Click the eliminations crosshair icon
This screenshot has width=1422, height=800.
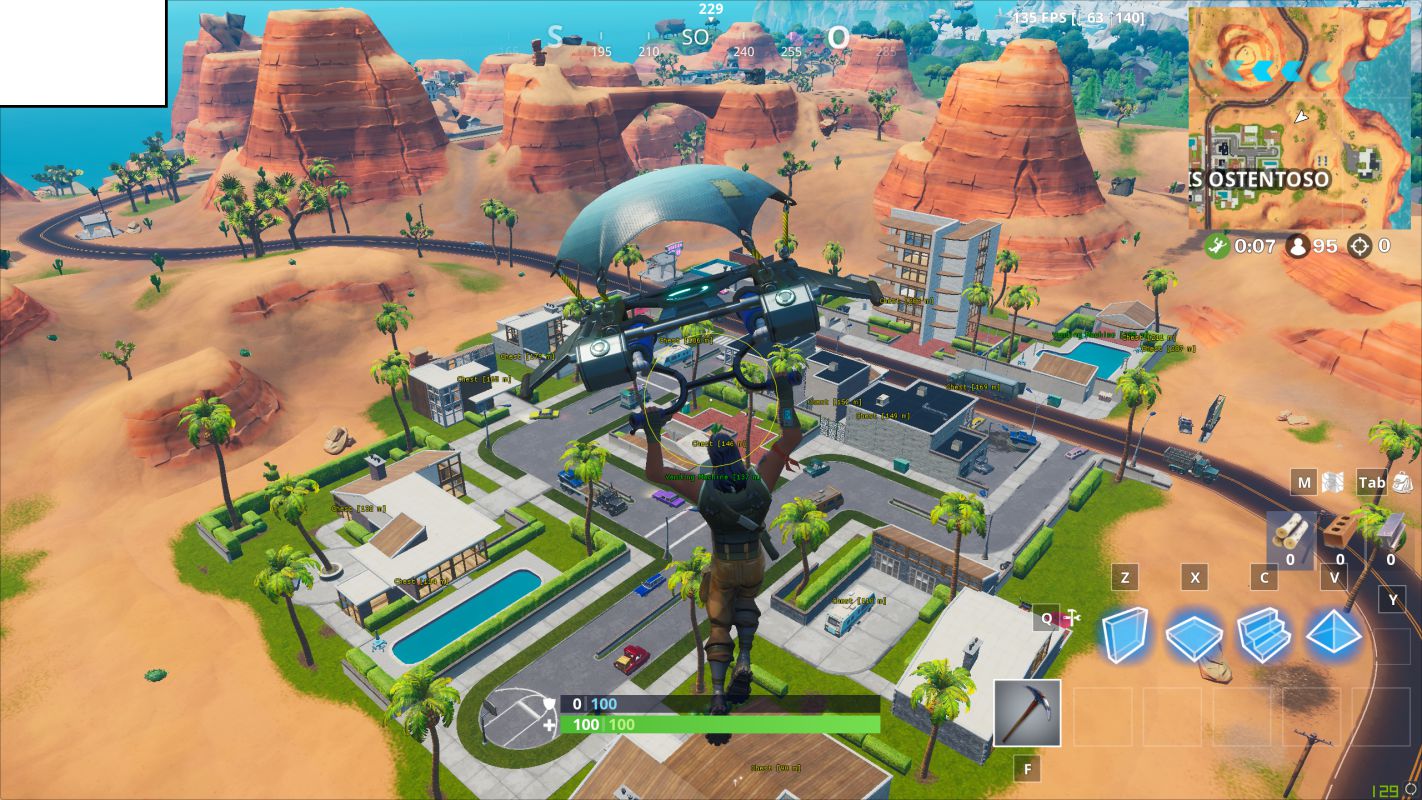(x=1359, y=246)
